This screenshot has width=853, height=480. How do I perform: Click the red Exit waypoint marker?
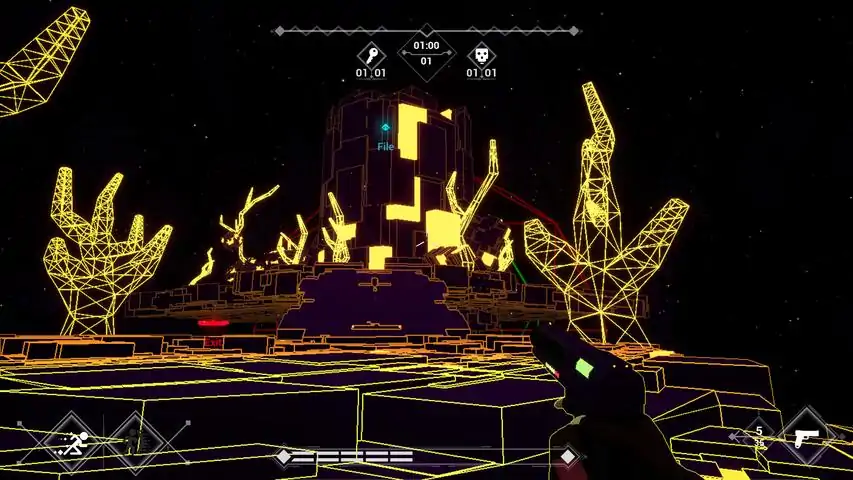212,324
